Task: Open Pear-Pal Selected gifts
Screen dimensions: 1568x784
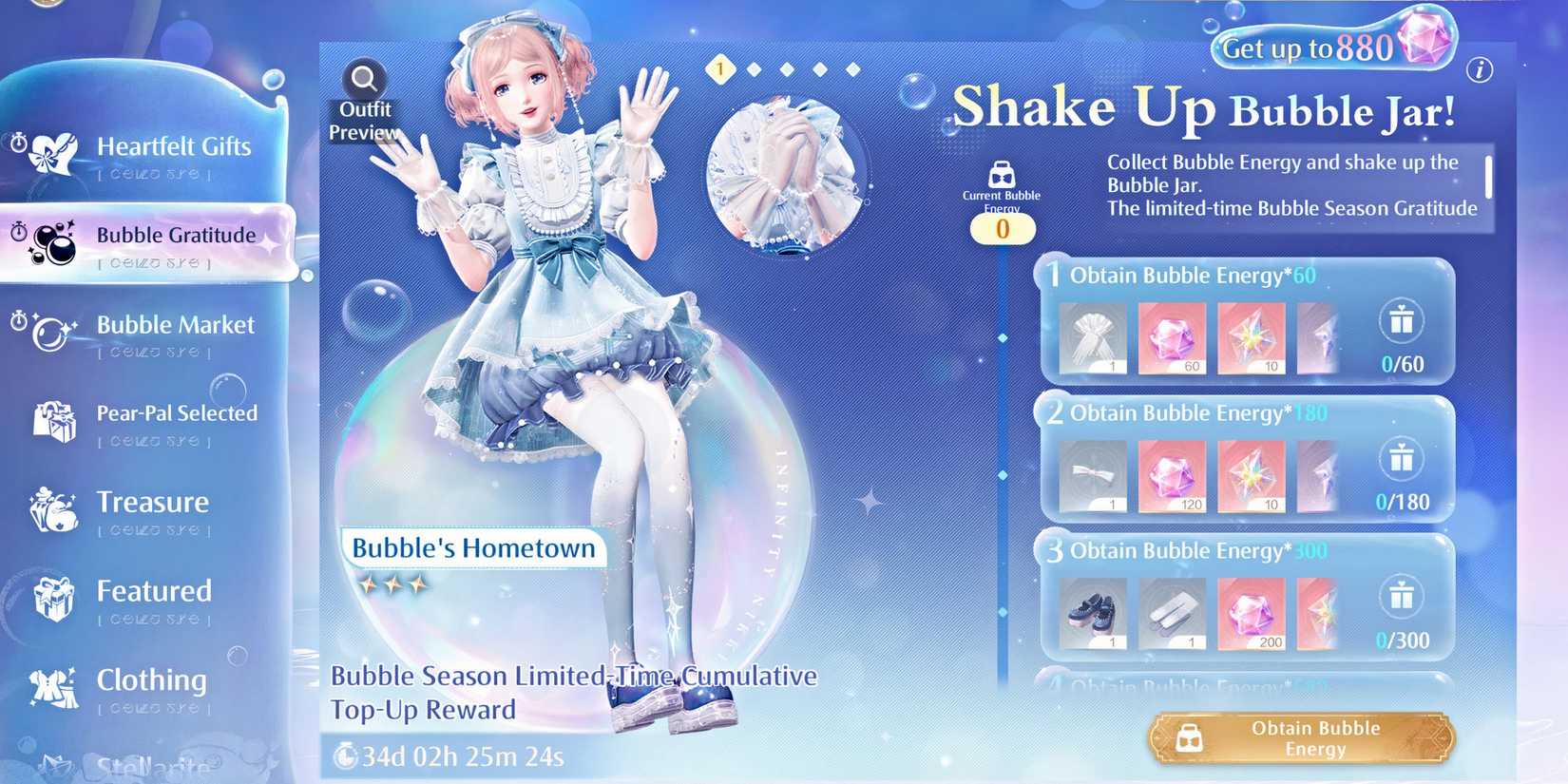Action: (x=177, y=413)
